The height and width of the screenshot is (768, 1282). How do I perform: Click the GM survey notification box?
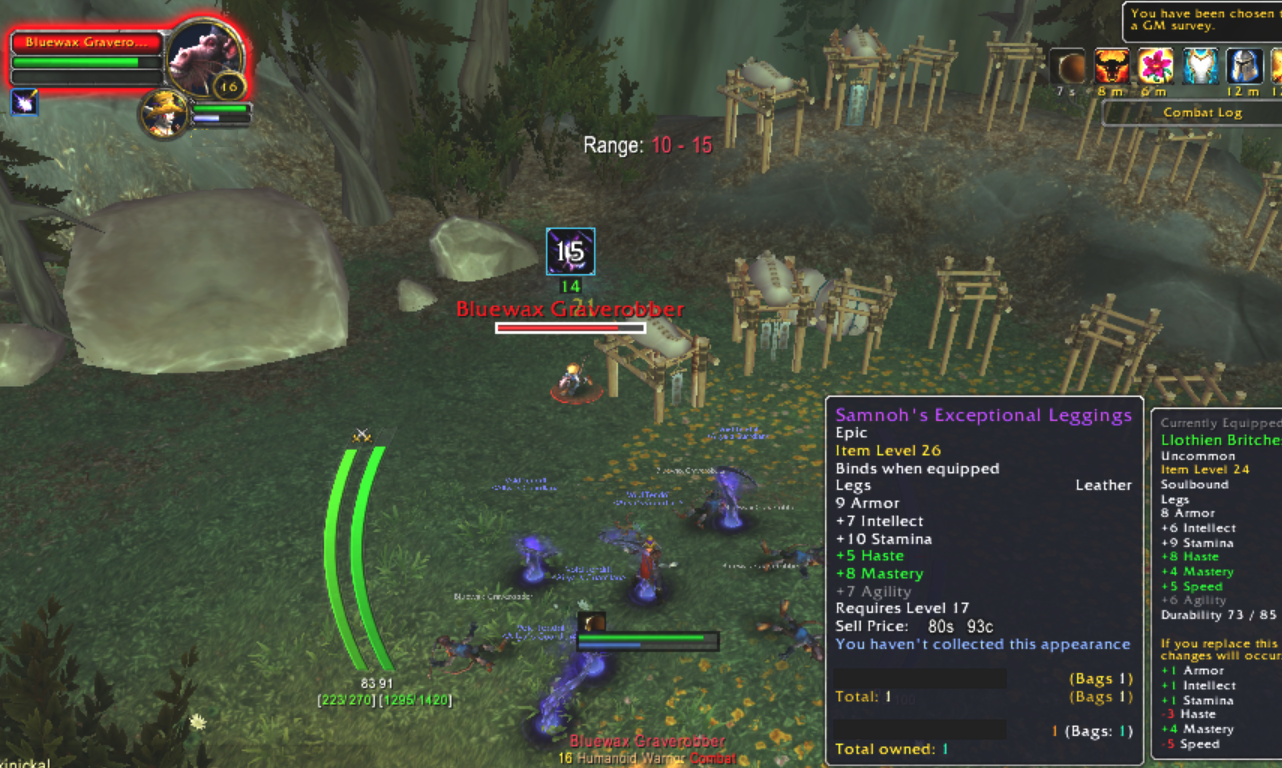[x=1201, y=20]
